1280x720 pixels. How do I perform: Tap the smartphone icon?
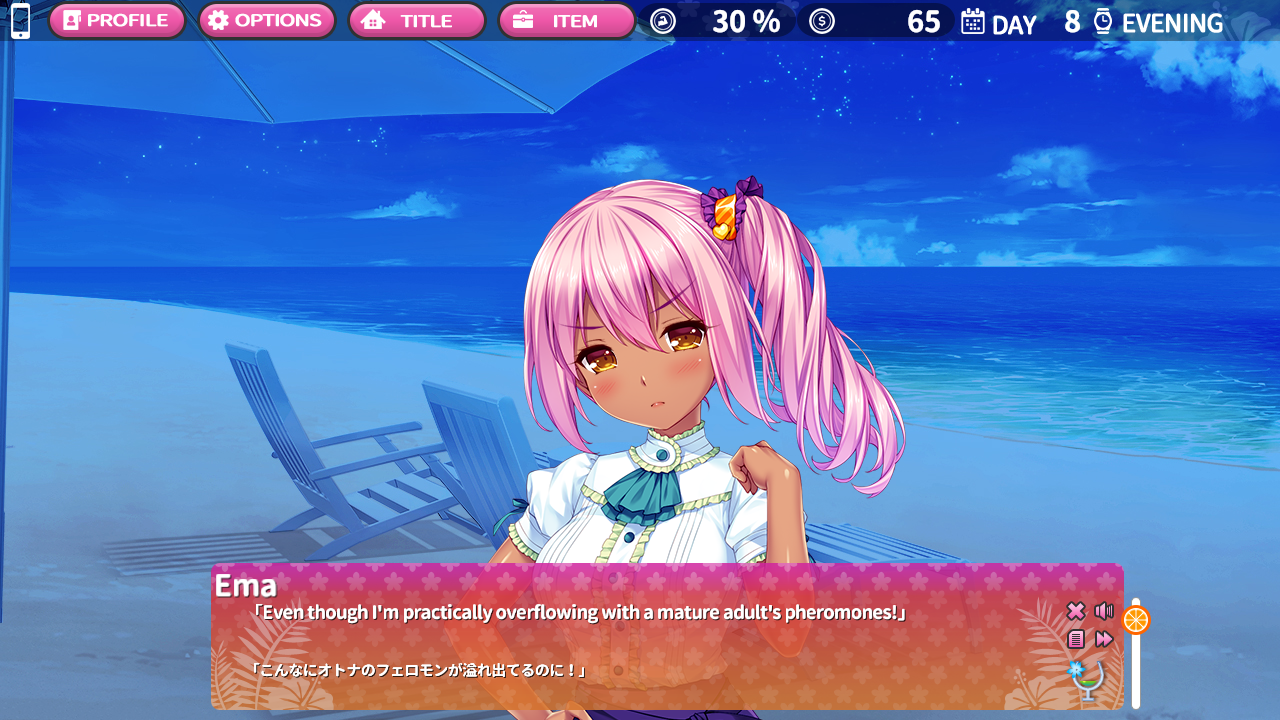click(x=20, y=21)
